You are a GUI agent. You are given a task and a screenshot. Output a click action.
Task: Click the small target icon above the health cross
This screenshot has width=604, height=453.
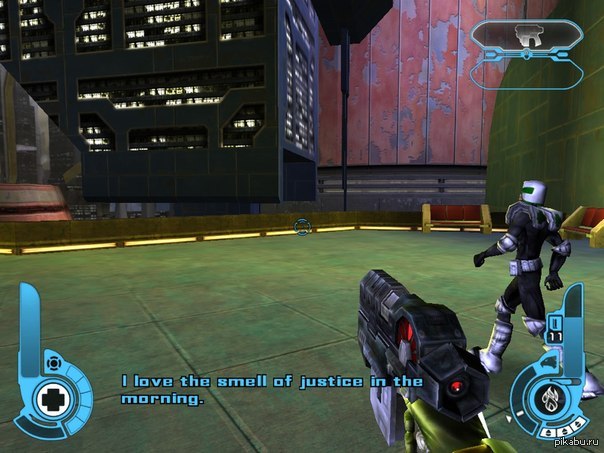[x=52, y=362]
